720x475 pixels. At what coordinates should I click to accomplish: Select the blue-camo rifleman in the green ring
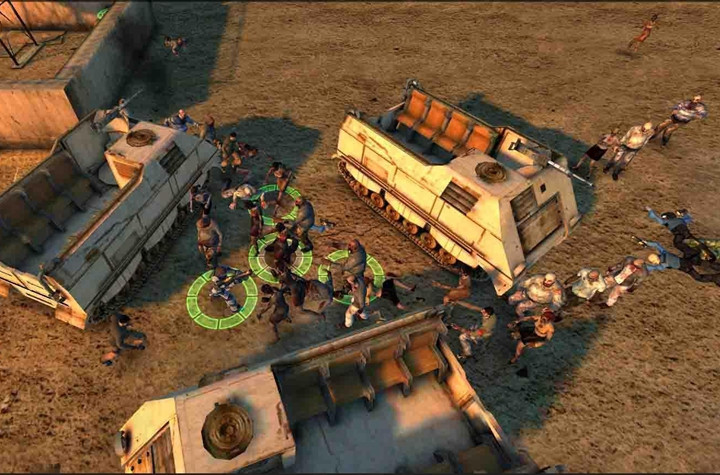[x=223, y=287]
